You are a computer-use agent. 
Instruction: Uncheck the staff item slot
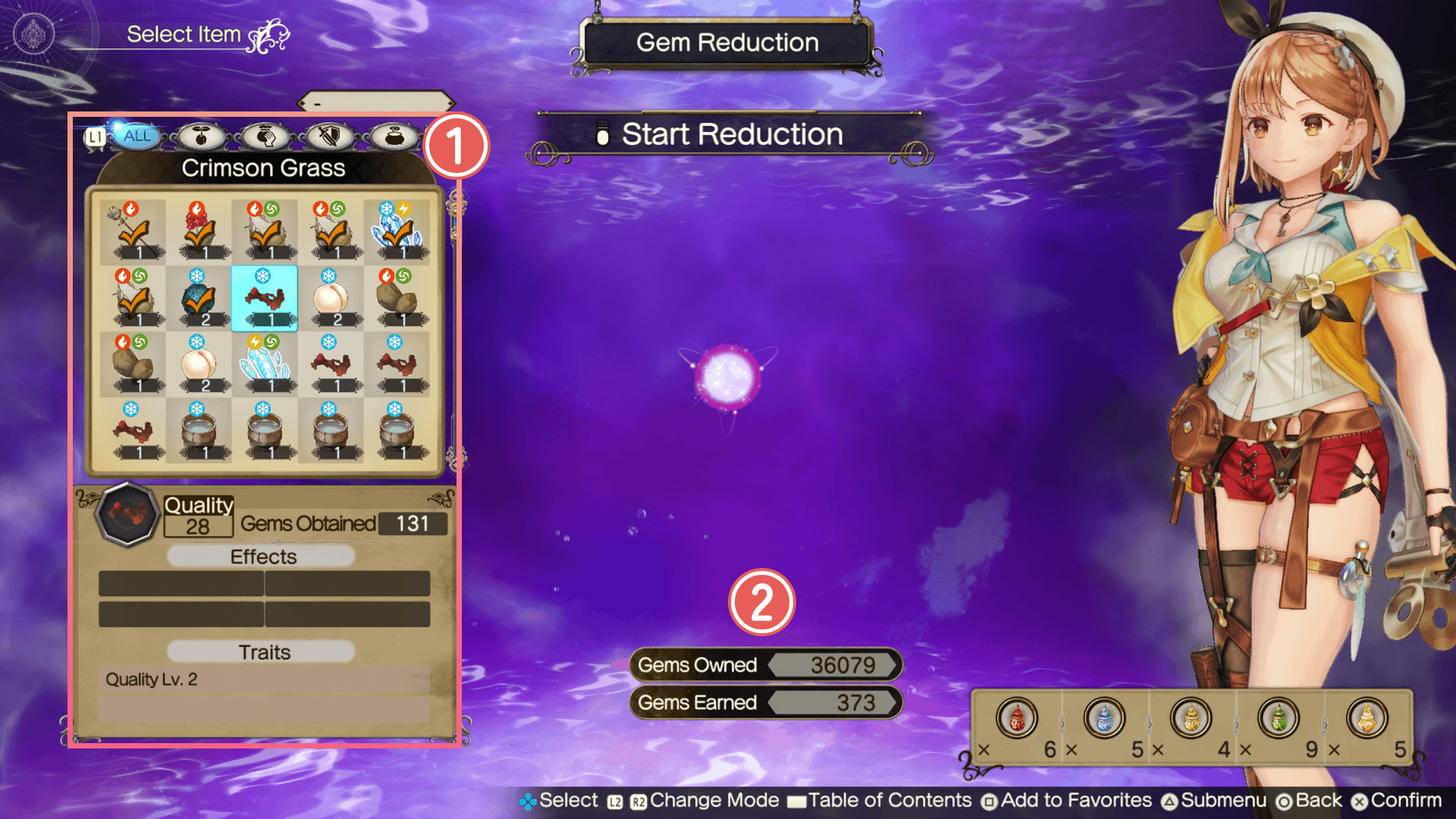[133, 231]
